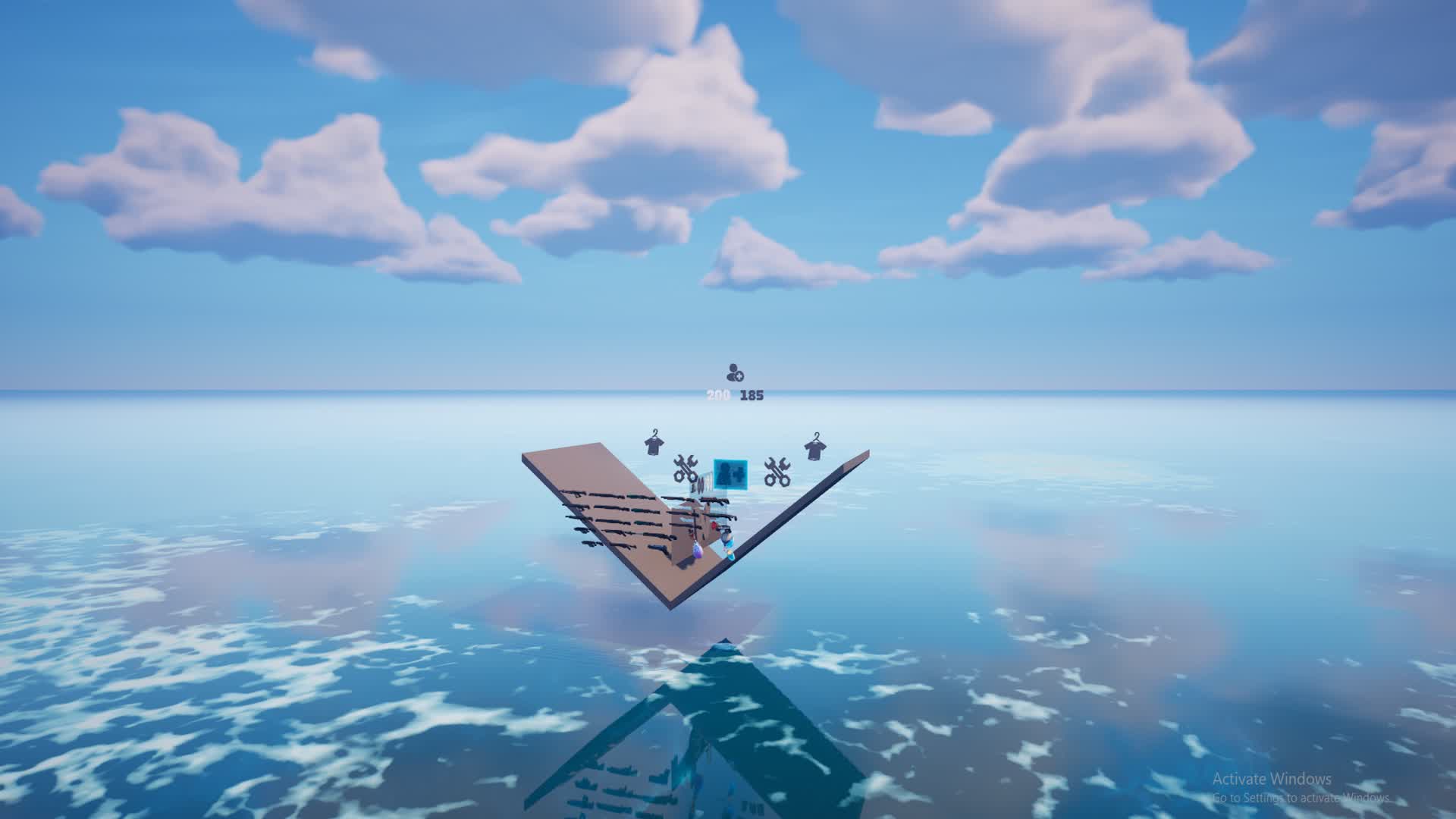
Task: Click the person silhouette on the hologram screen
Action: click(x=723, y=470)
